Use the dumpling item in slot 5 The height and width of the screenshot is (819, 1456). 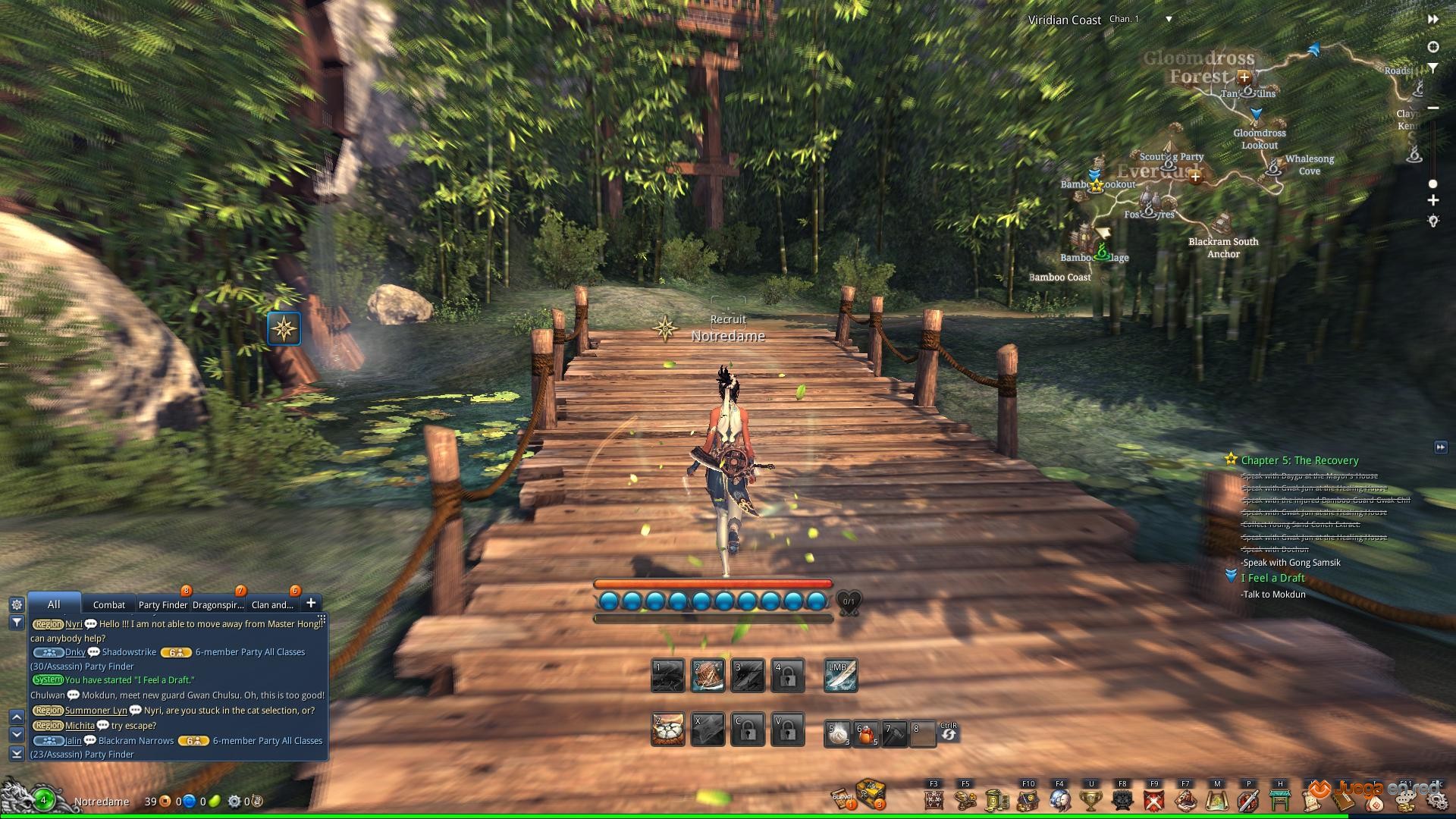tap(838, 733)
